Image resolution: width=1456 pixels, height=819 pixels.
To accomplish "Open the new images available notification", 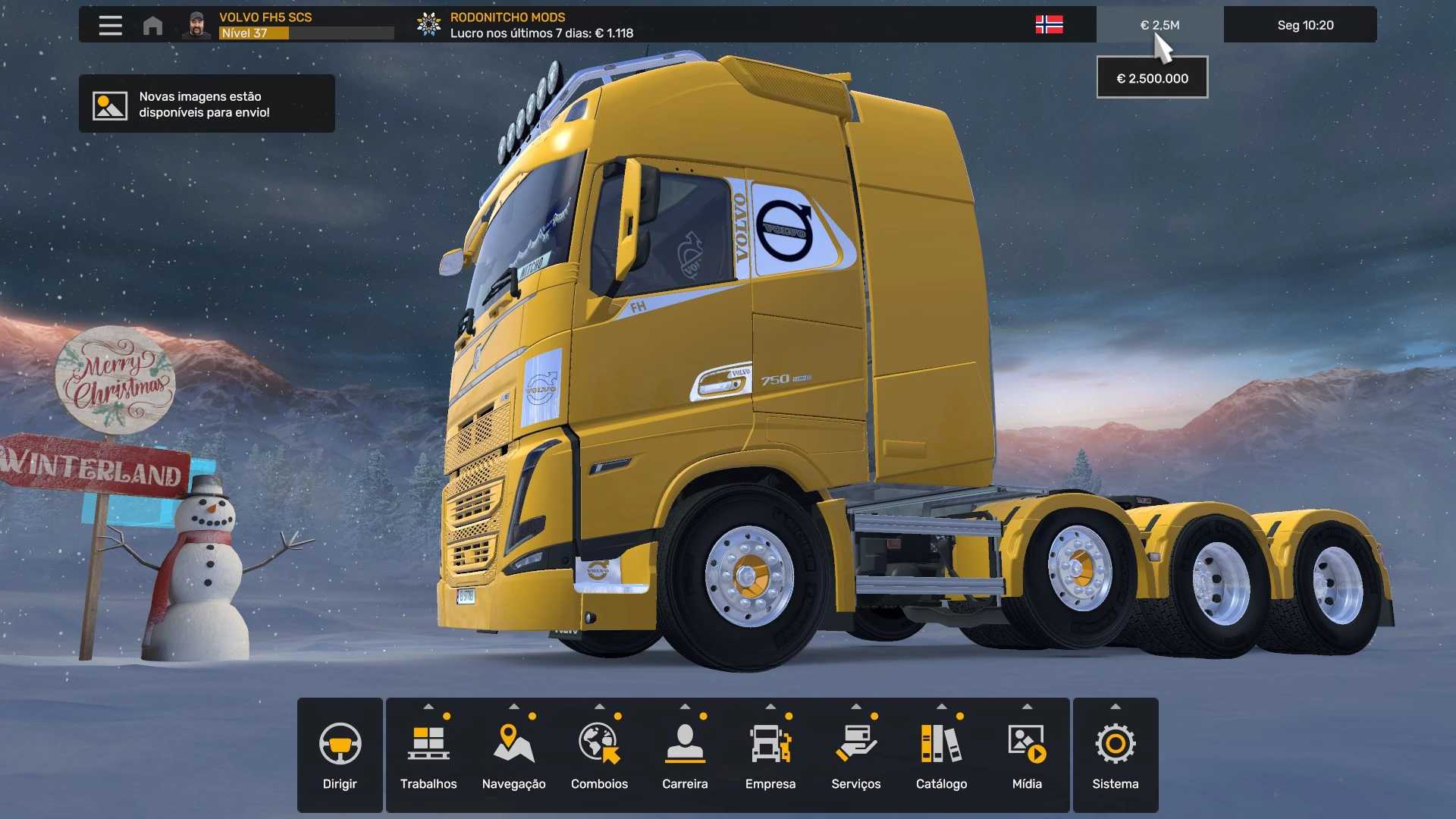I will (206, 105).
